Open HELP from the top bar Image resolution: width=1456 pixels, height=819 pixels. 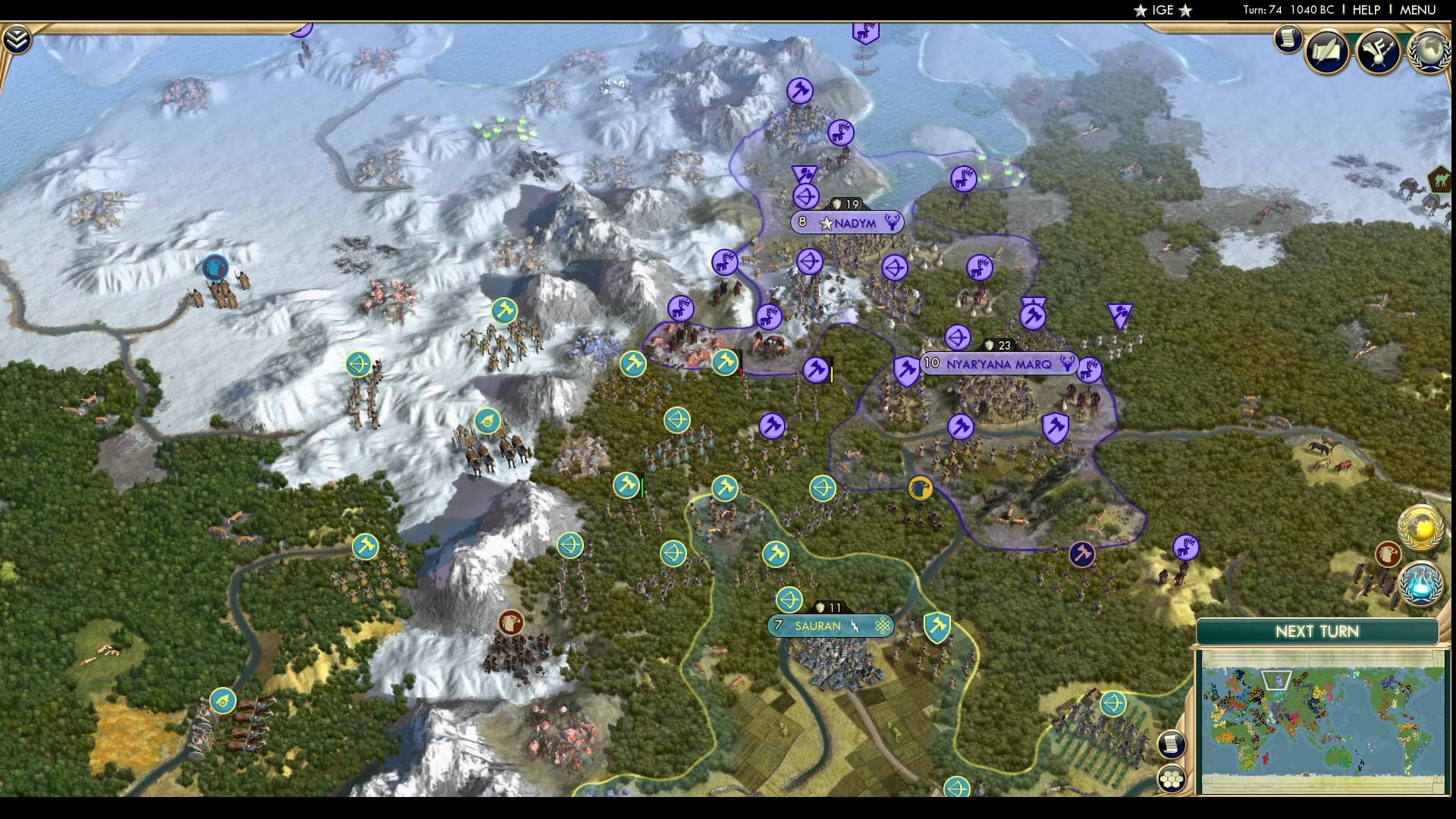click(x=1365, y=11)
